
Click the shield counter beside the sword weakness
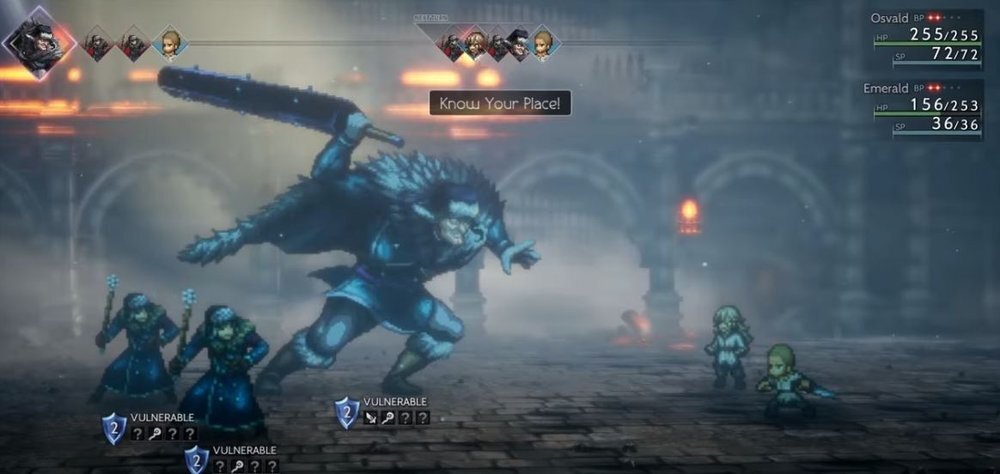pyautogui.click(x=347, y=412)
